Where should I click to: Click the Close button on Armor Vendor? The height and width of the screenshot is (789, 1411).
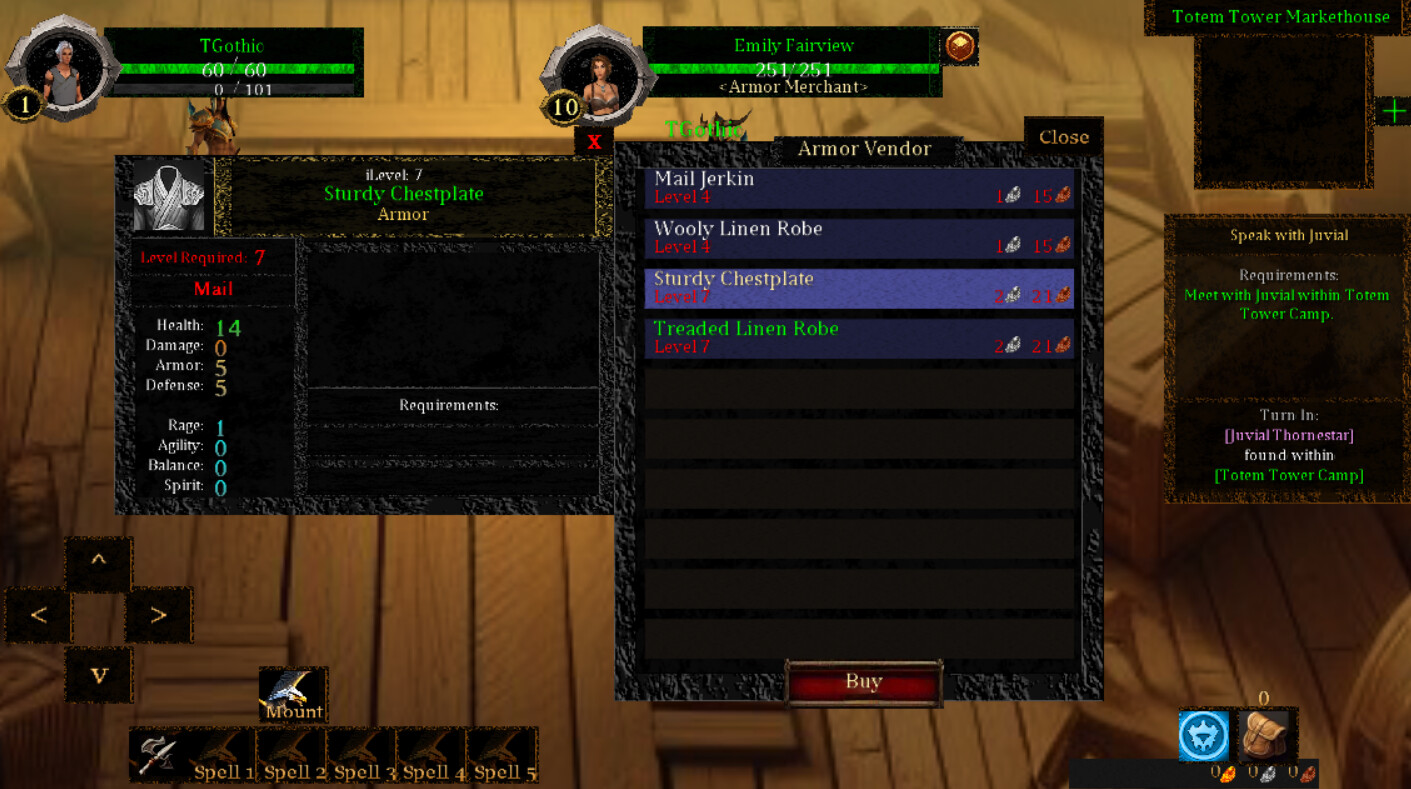1063,137
